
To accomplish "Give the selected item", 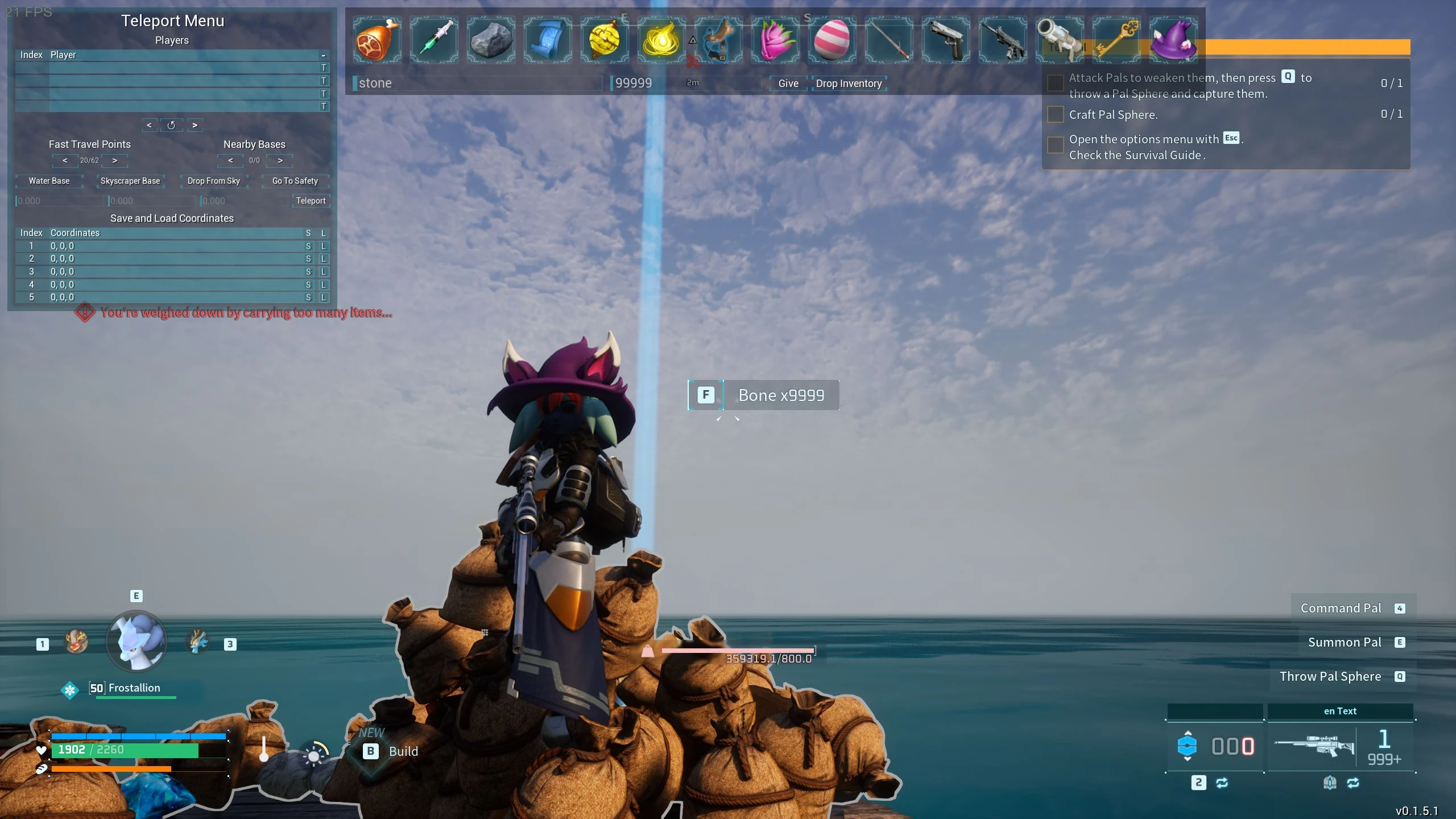I will tap(788, 83).
